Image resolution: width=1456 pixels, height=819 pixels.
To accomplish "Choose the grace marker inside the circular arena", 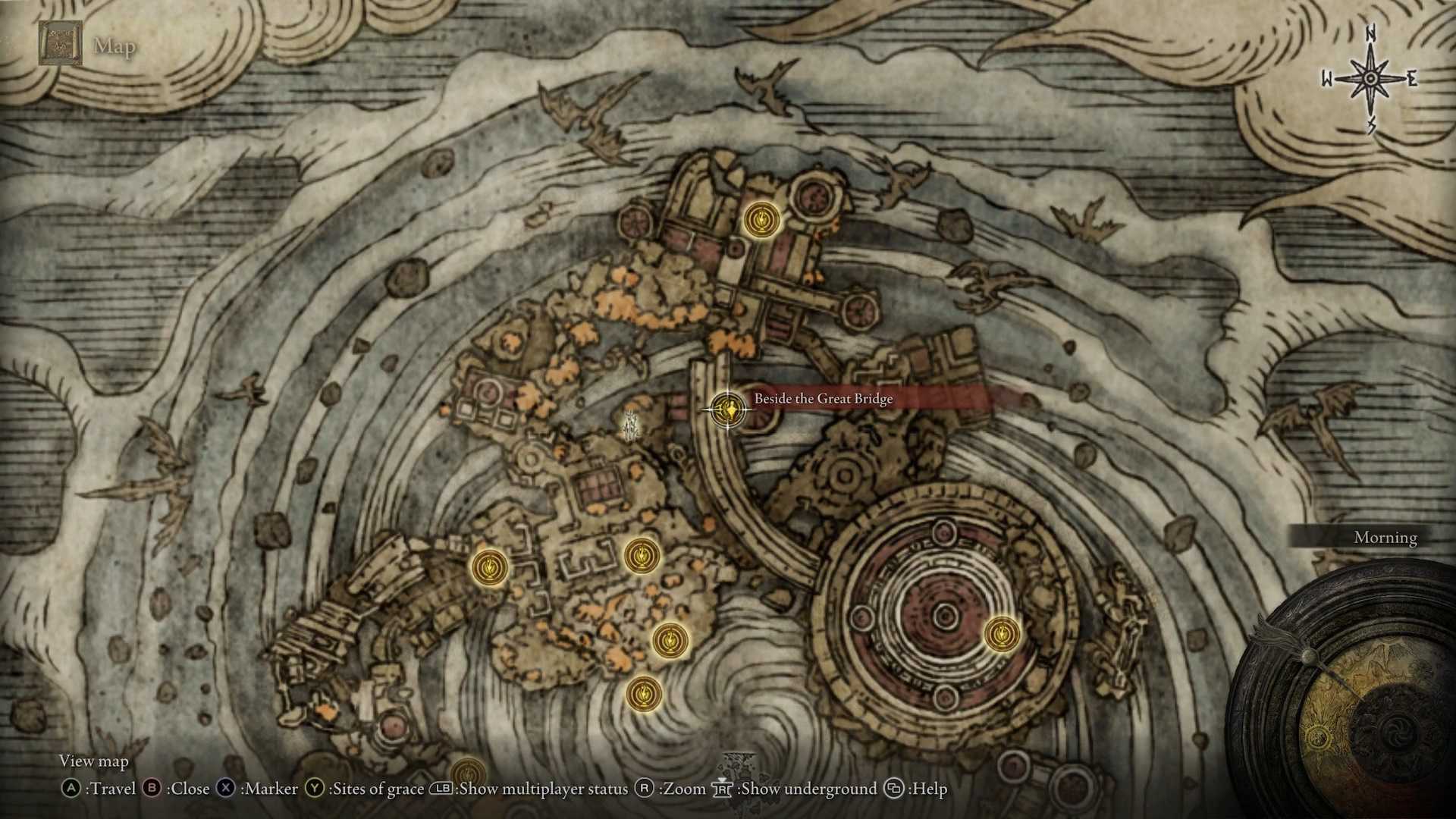I will [1002, 632].
